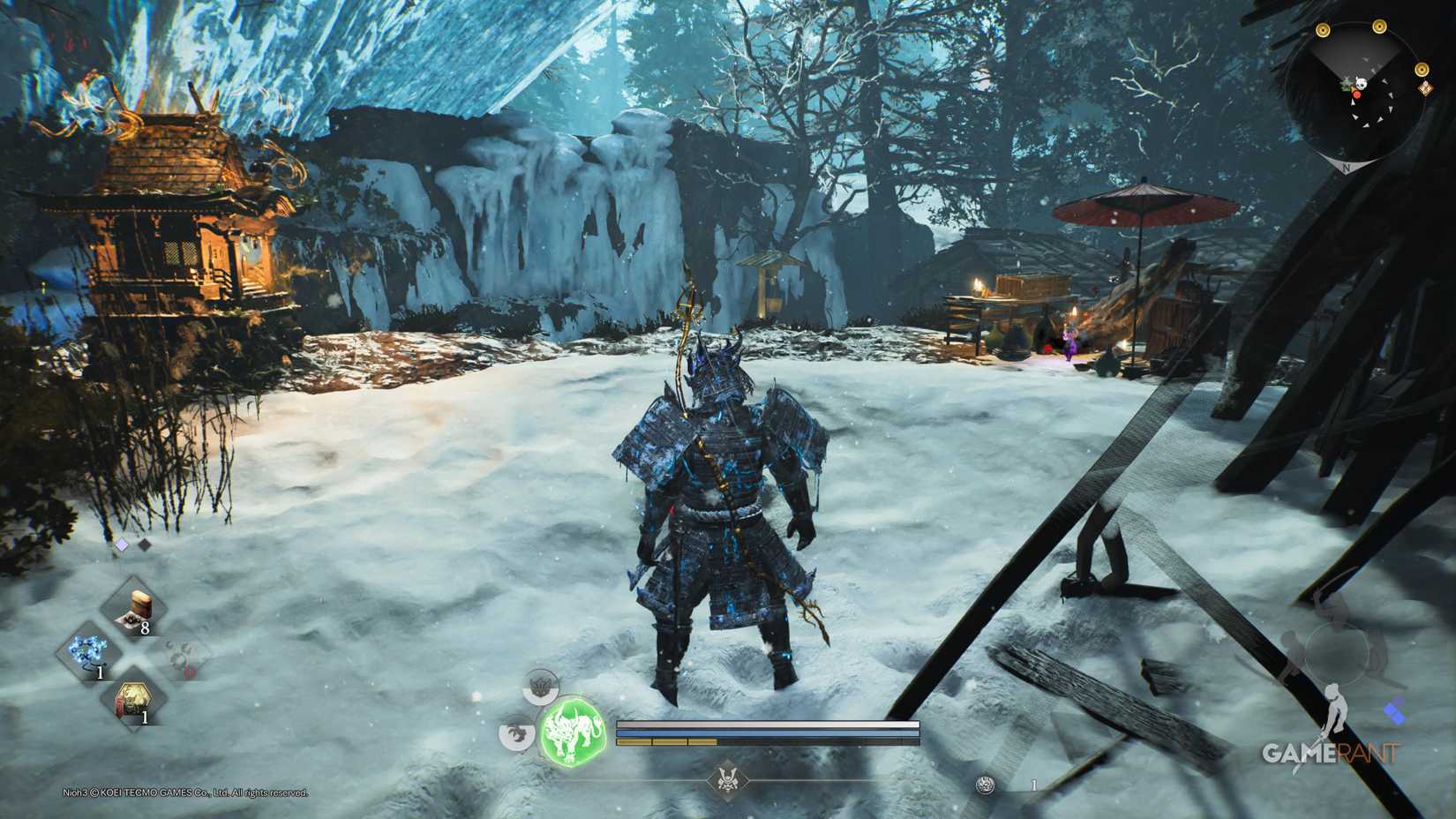Screen dimensions: 1456x819
Task: Click a gold Kodama marker atop the minimap
Action: tap(1377, 26)
